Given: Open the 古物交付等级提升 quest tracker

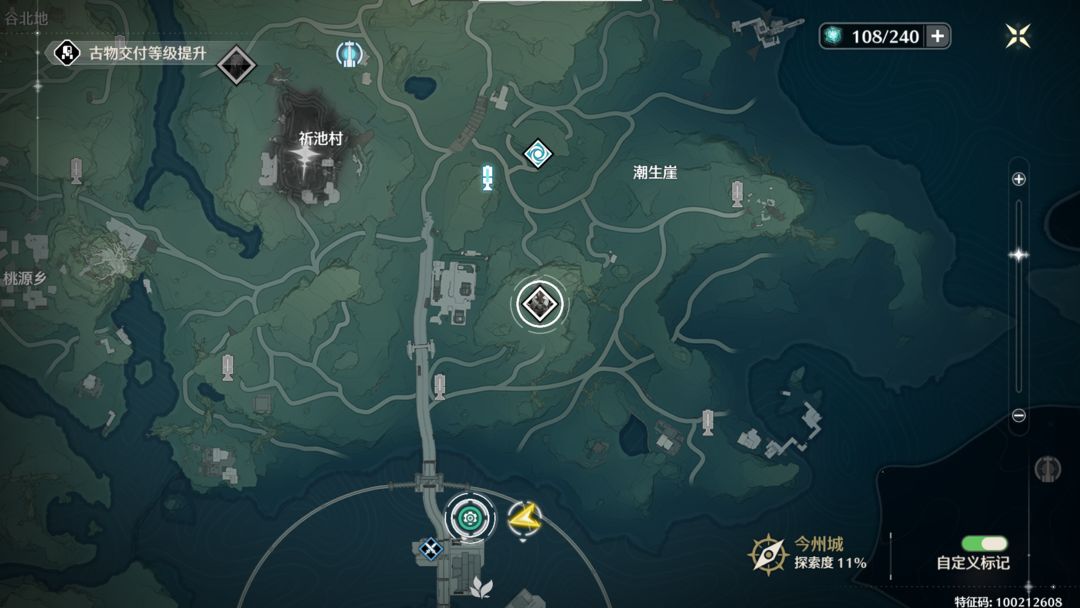Looking at the screenshot, I should click(135, 53).
